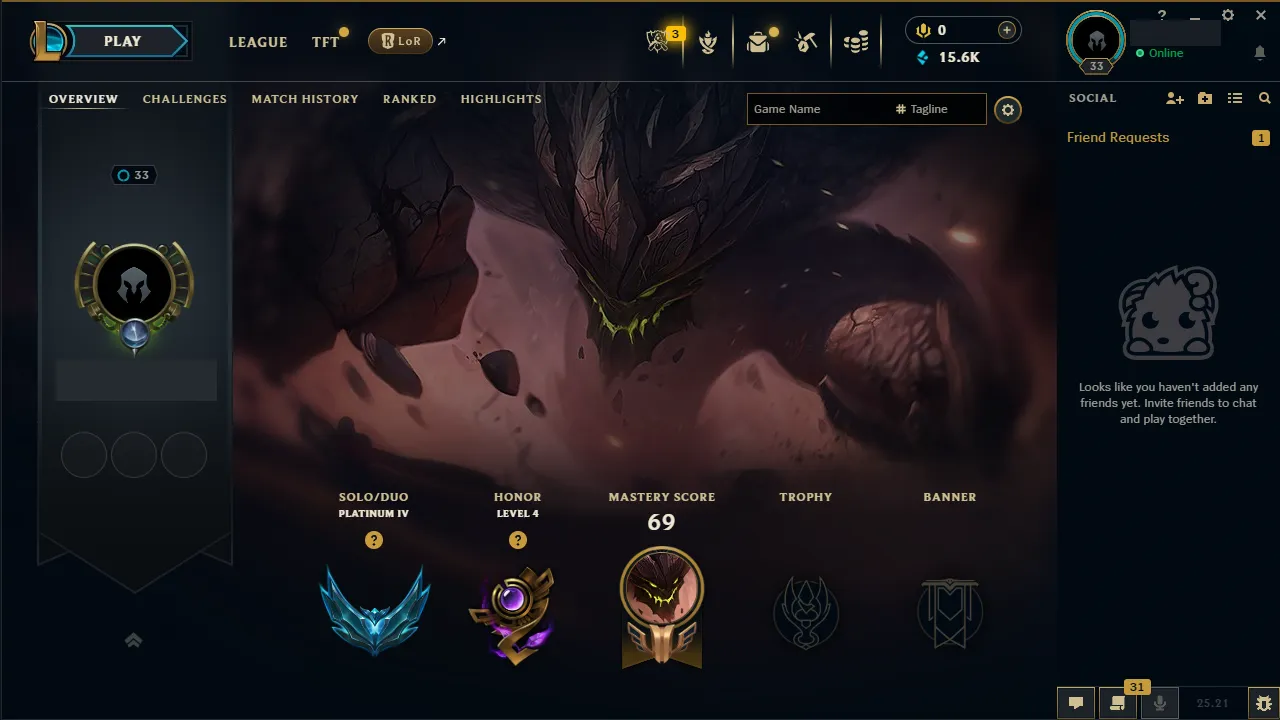The width and height of the screenshot is (1280, 720).
Task: Open voice chat microphone in bottom bar
Action: click(1160, 702)
